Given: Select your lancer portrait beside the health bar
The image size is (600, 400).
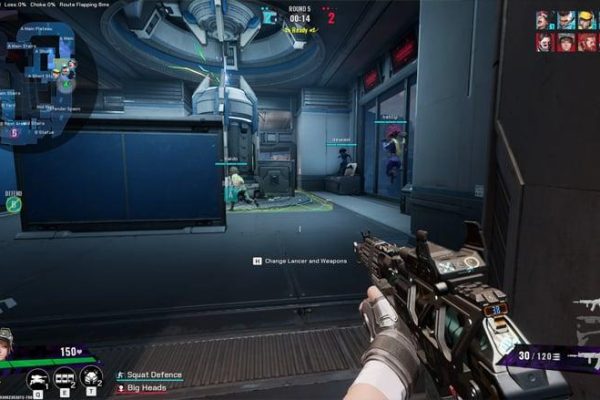Looking at the screenshot, I should click(6, 342).
